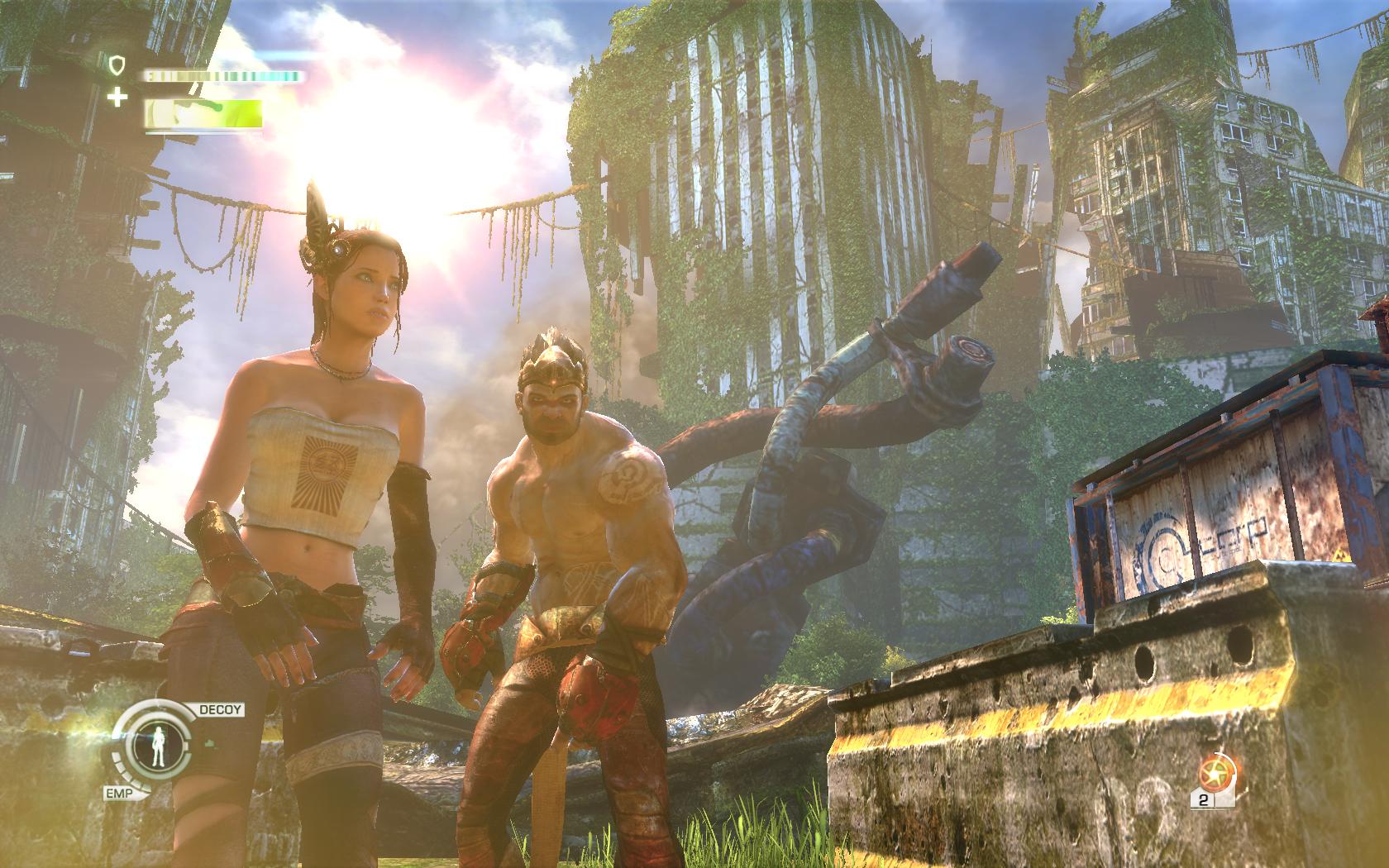Click the white health plus icon
Screen dimensions: 1389x868
[x=118, y=98]
